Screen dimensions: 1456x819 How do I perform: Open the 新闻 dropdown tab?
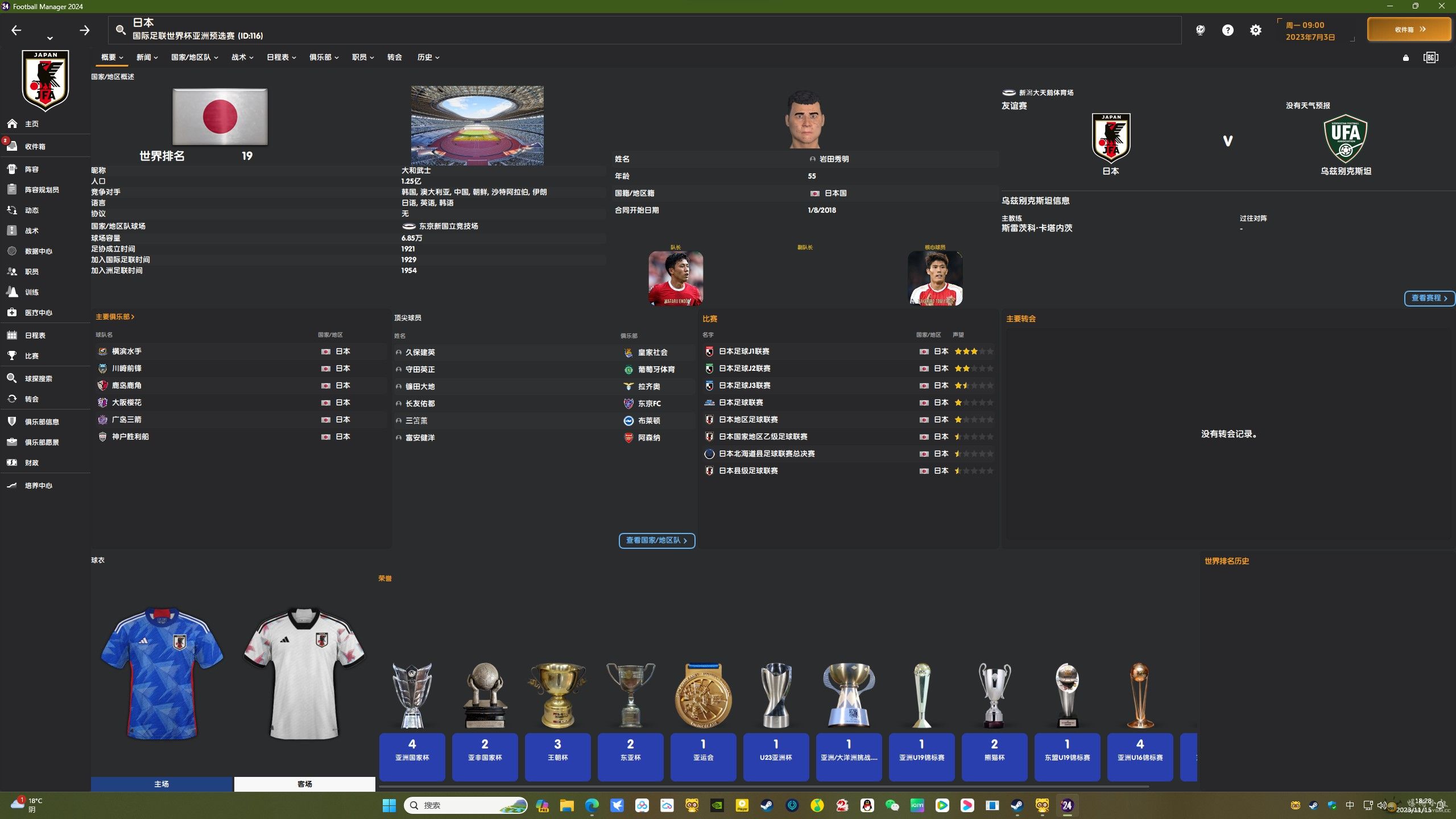click(147, 57)
